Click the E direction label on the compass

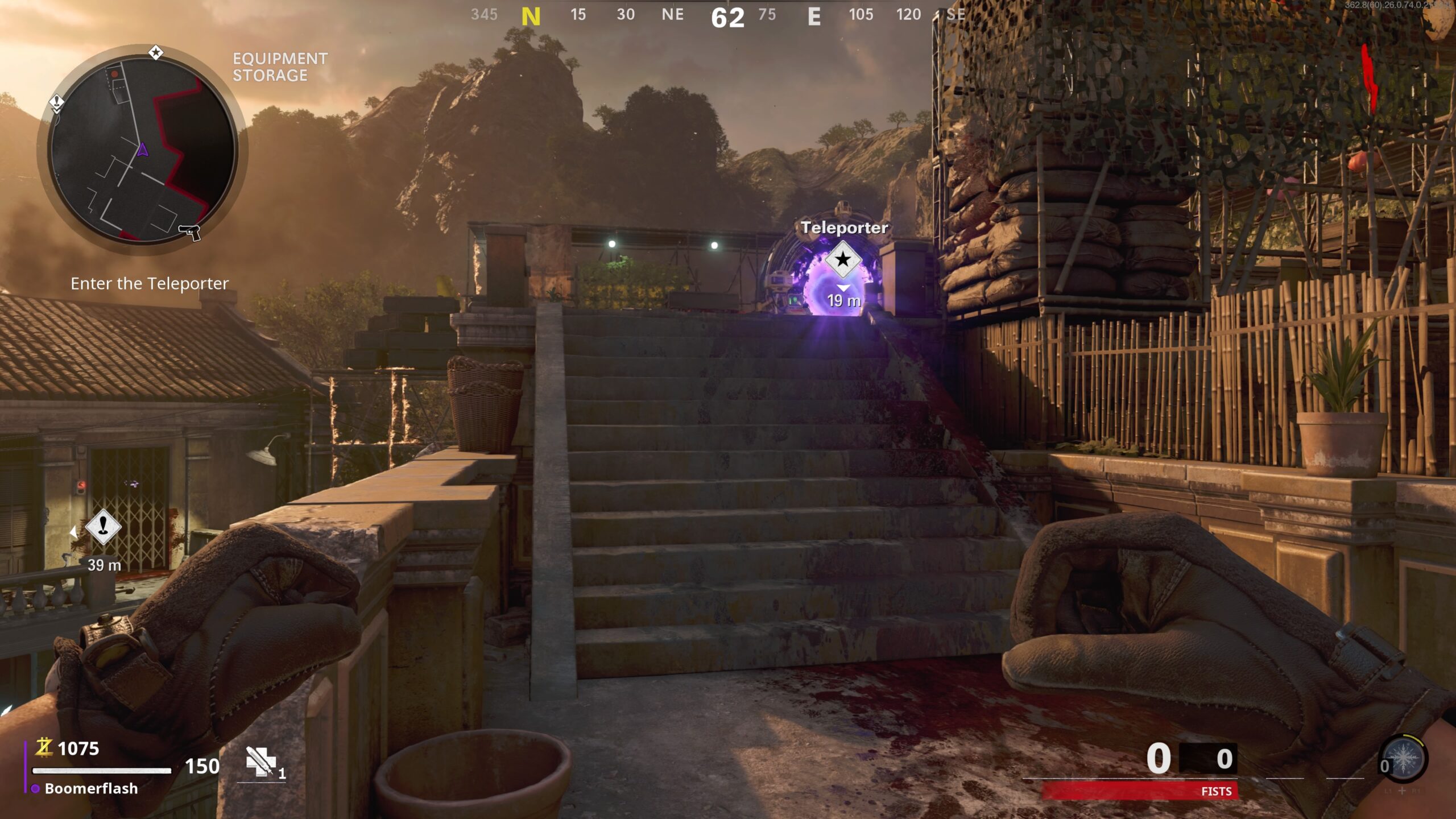click(x=815, y=16)
